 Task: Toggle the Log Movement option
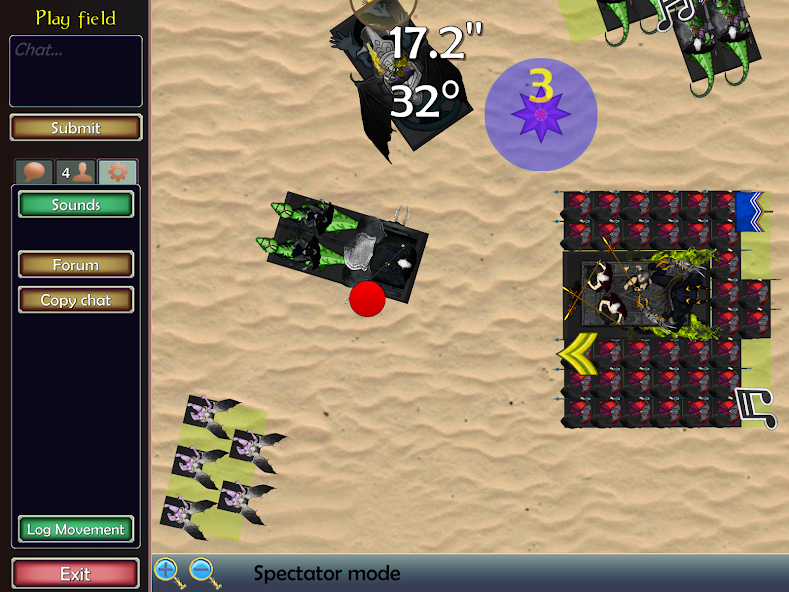(76, 530)
